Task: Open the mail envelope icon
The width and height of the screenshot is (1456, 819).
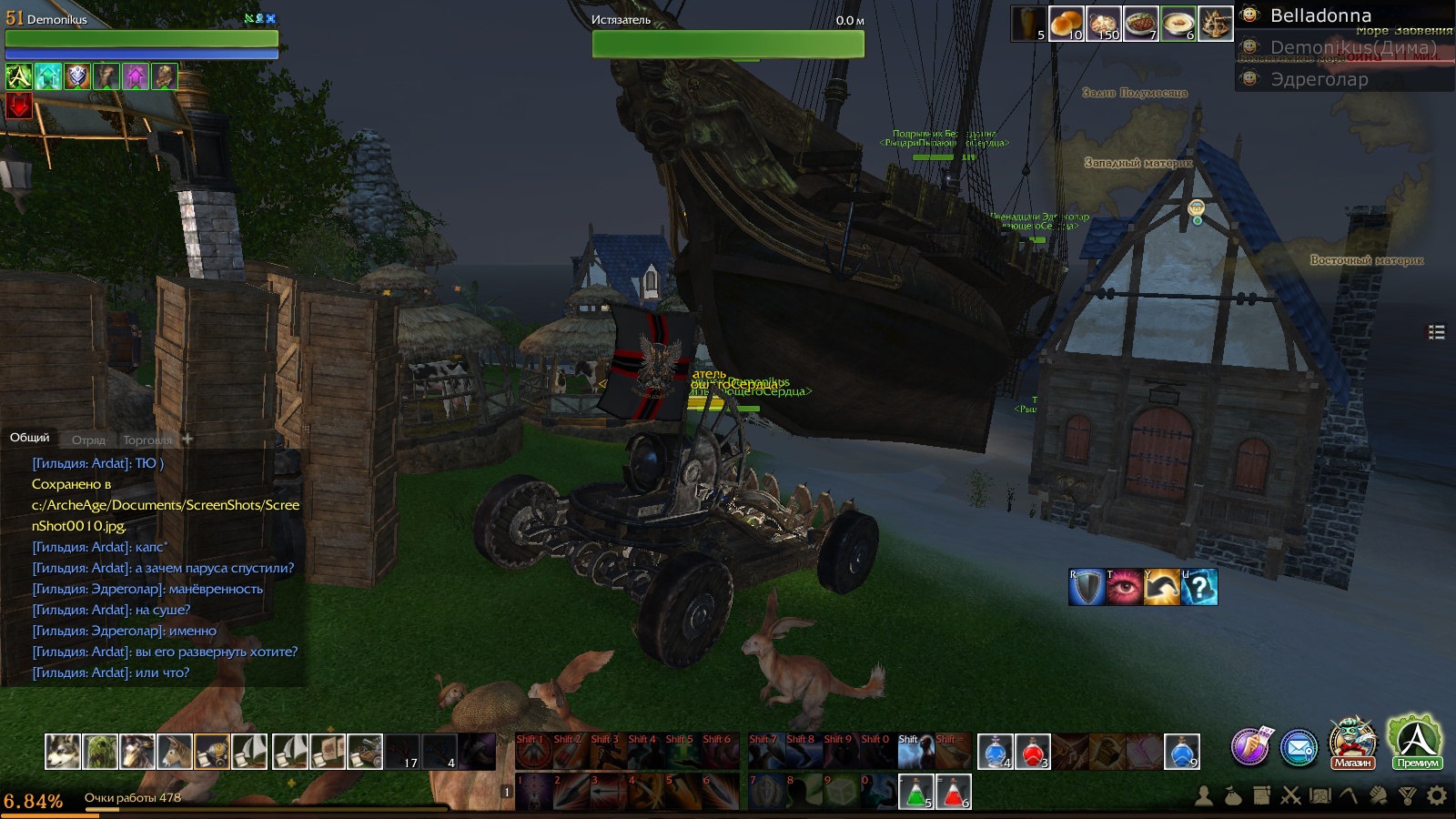Action: tap(1299, 748)
